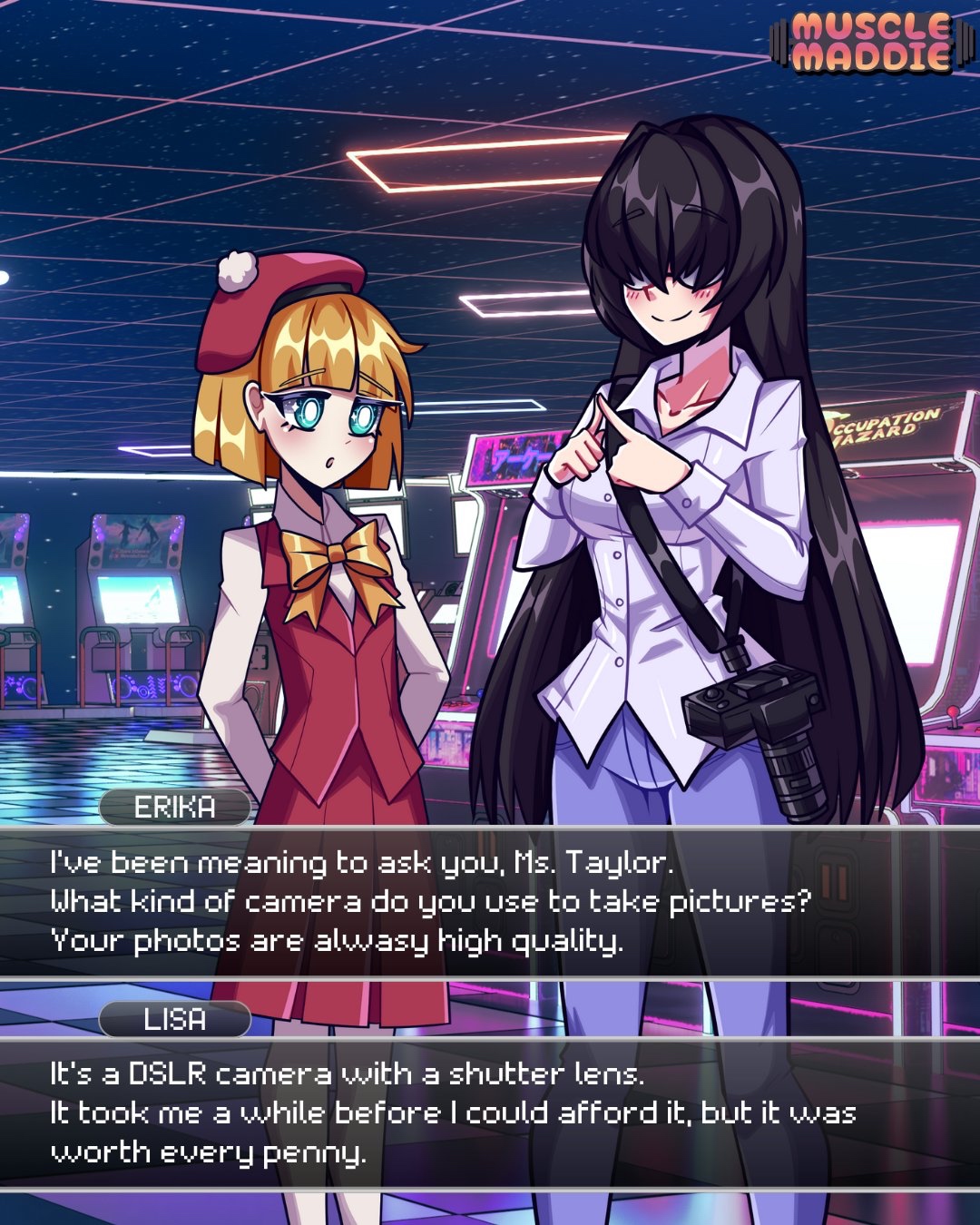980x1225 pixels.
Task: Click Erika's dialogue box to continue
Action: [x=490, y=902]
